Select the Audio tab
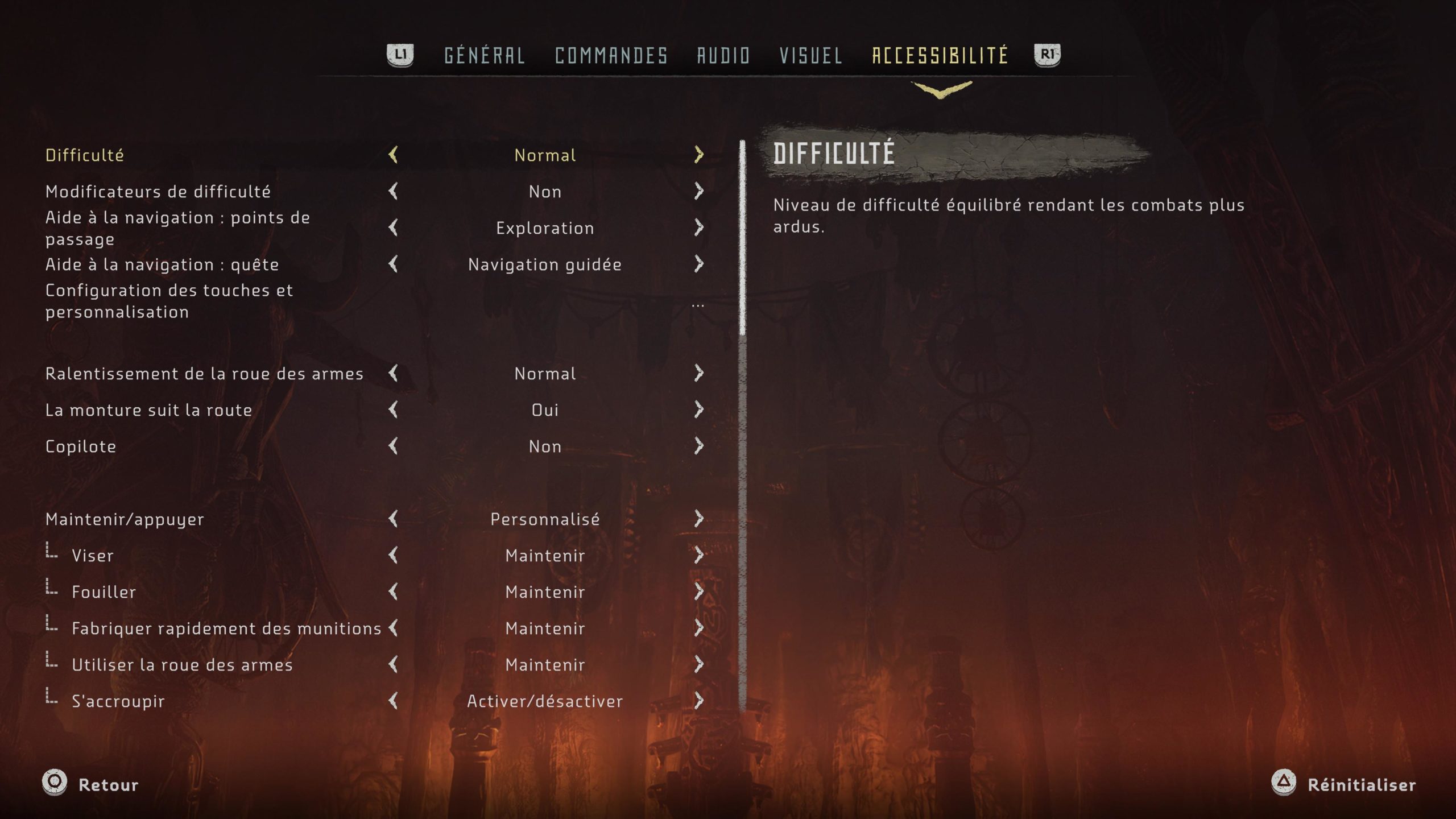Viewport: 1456px width, 819px height. (x=723, y=55)
